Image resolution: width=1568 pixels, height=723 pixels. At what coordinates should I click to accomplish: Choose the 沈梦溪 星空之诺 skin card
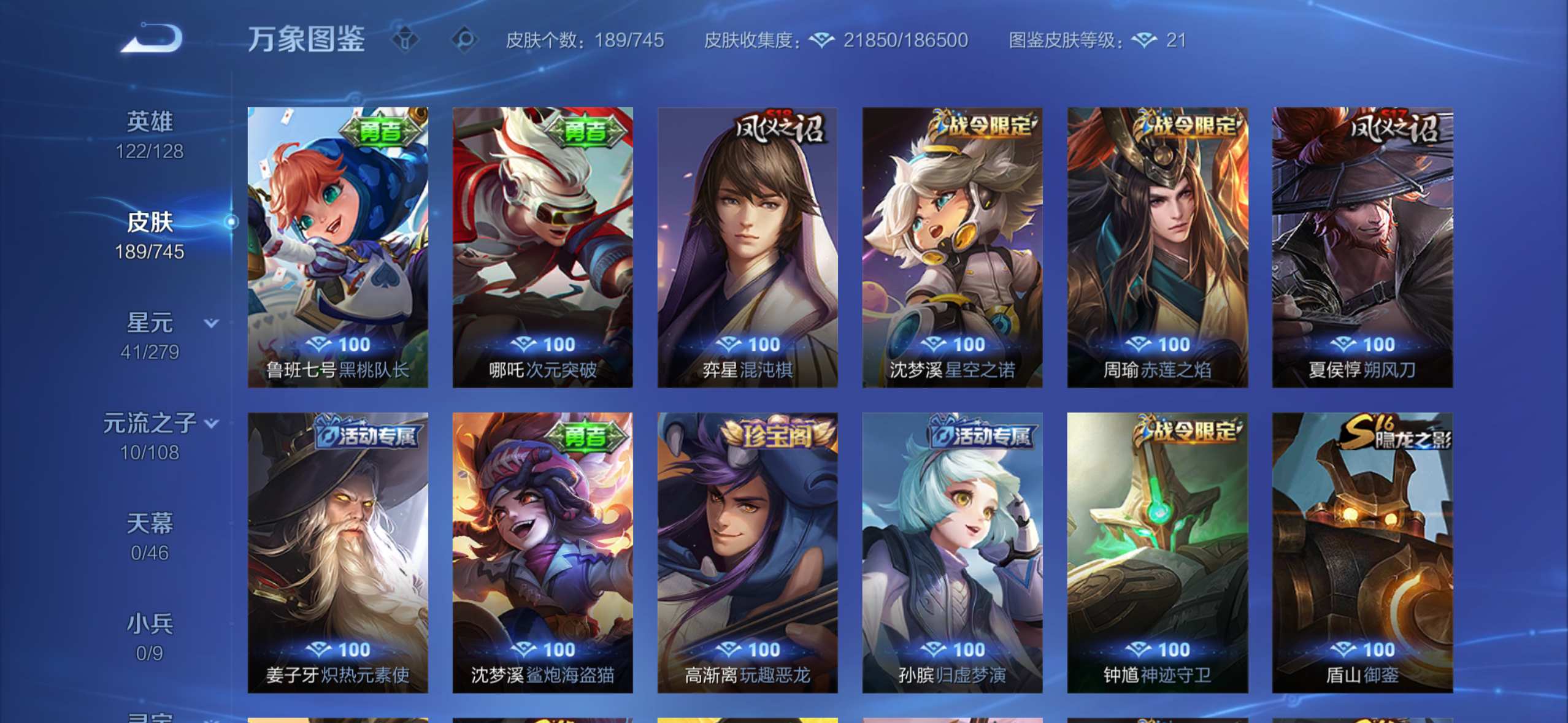tap(952, 247)
